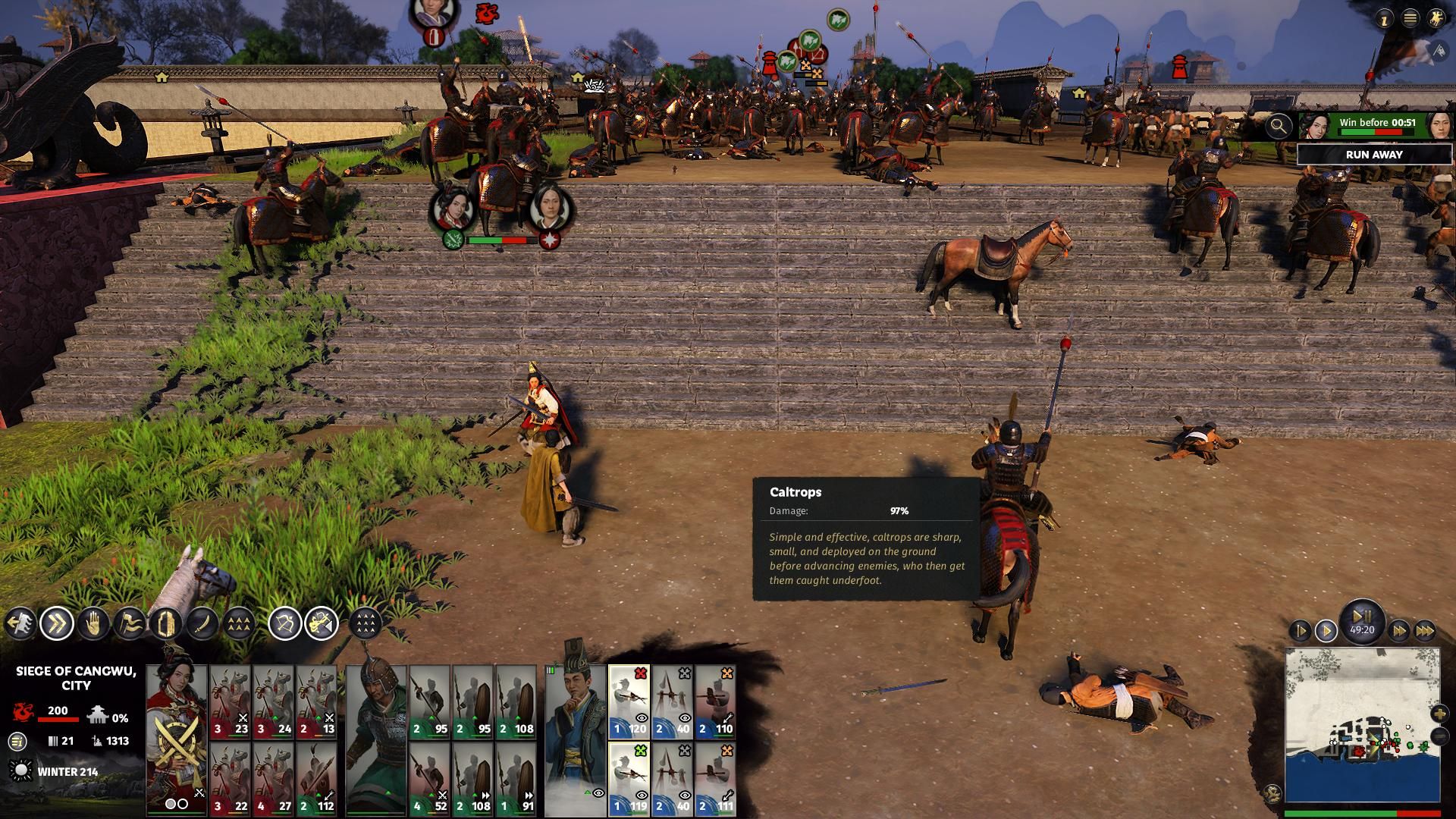Set battle speed to slow motion
The image size is (1456, 819).
1300,631
